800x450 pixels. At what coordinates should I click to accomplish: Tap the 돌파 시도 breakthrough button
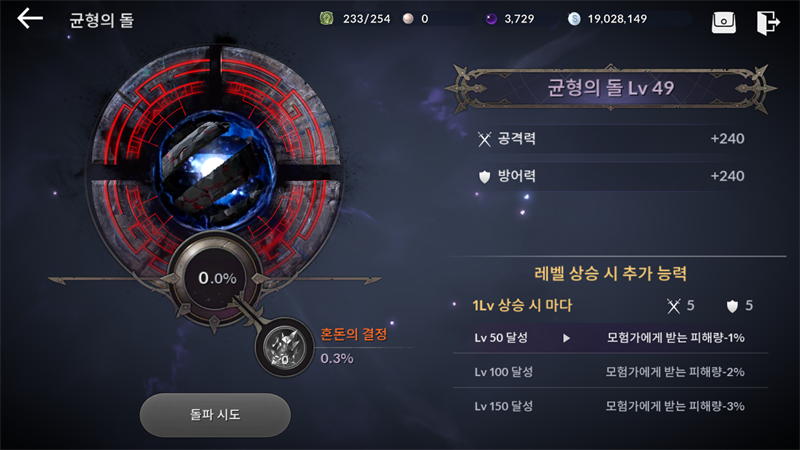214,414
